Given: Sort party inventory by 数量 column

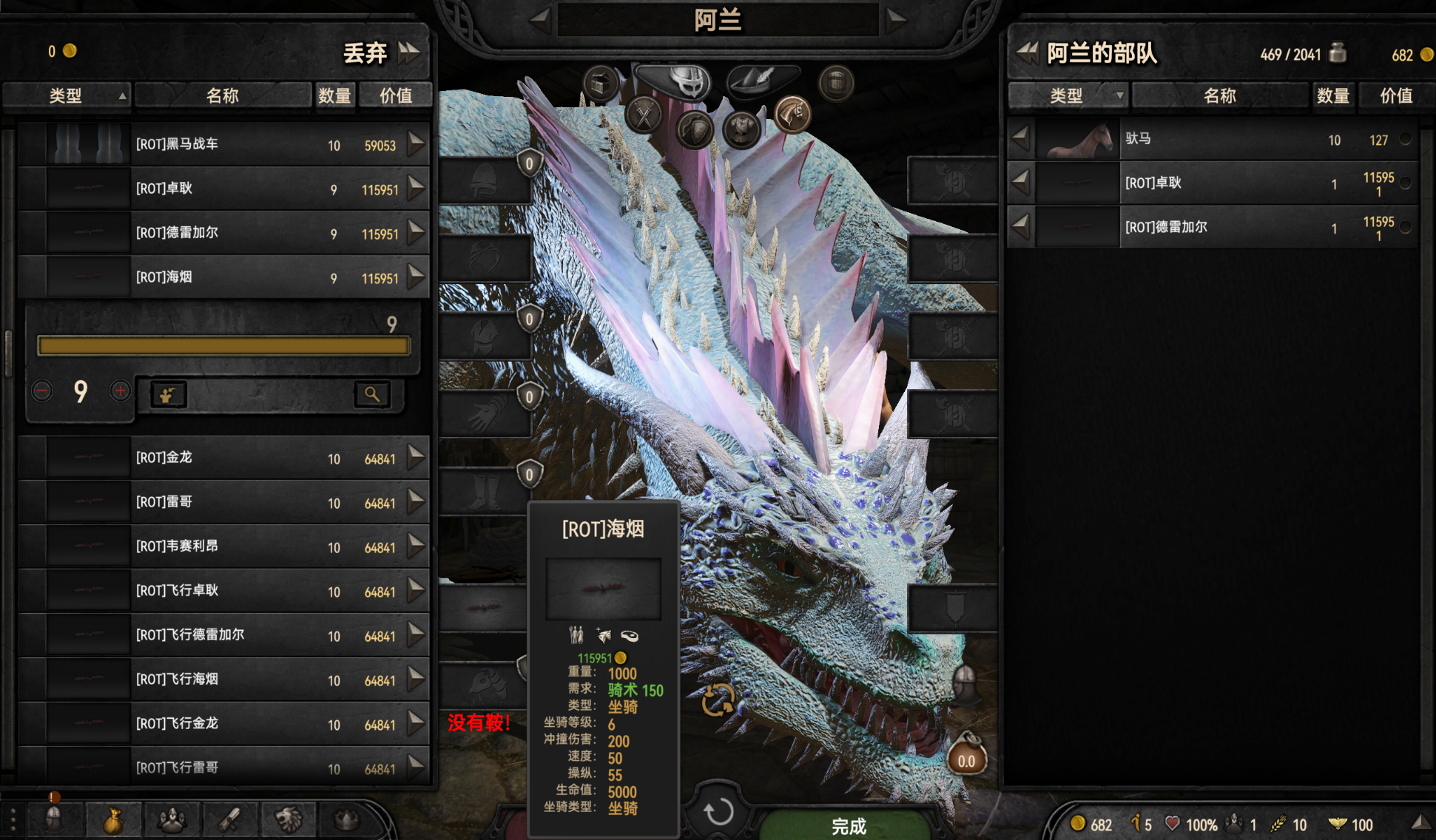Looking at the screenshot, I should (1332, 95).
